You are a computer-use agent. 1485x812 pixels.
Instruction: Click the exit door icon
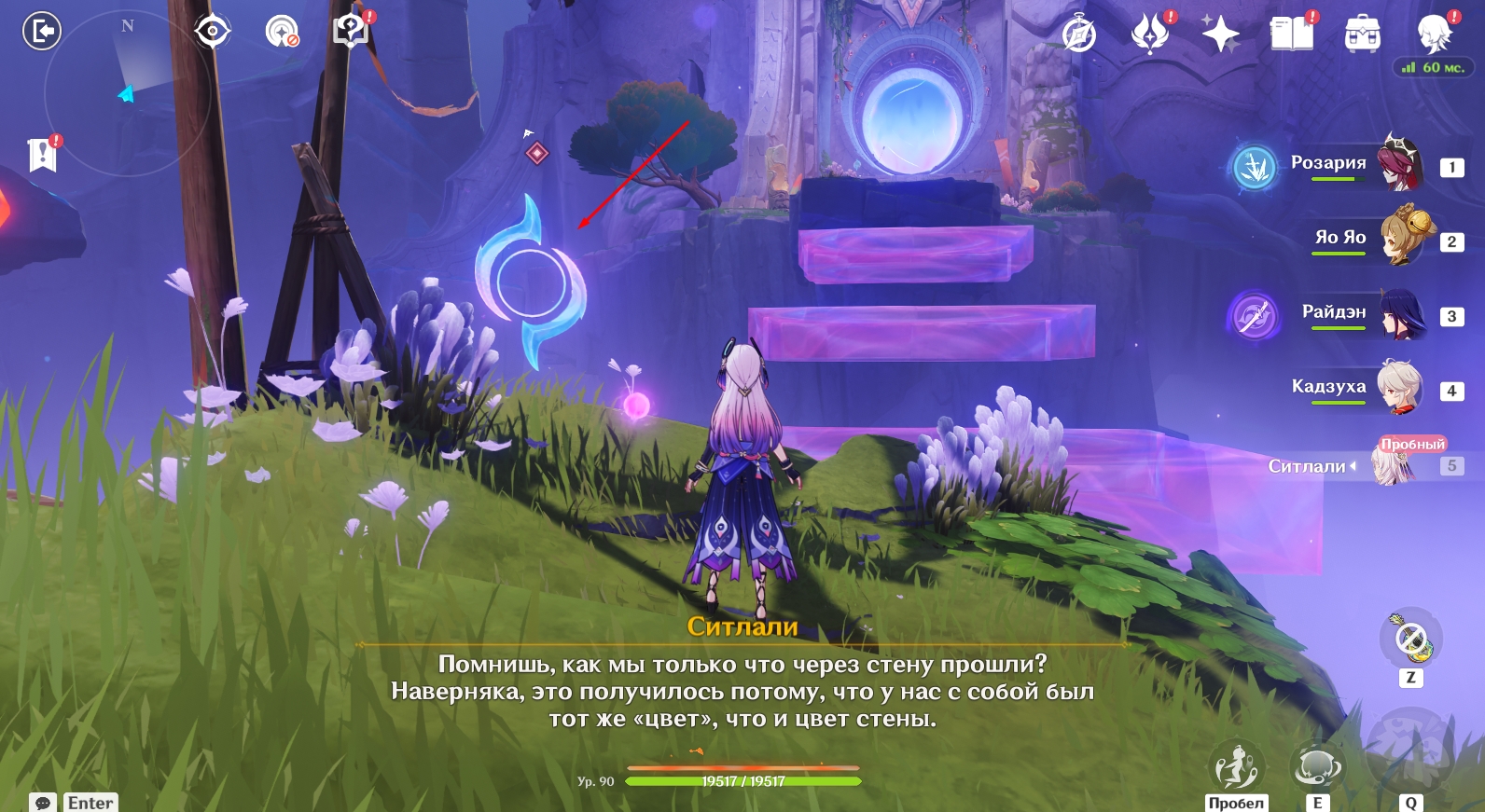click(x=41, y=32)
